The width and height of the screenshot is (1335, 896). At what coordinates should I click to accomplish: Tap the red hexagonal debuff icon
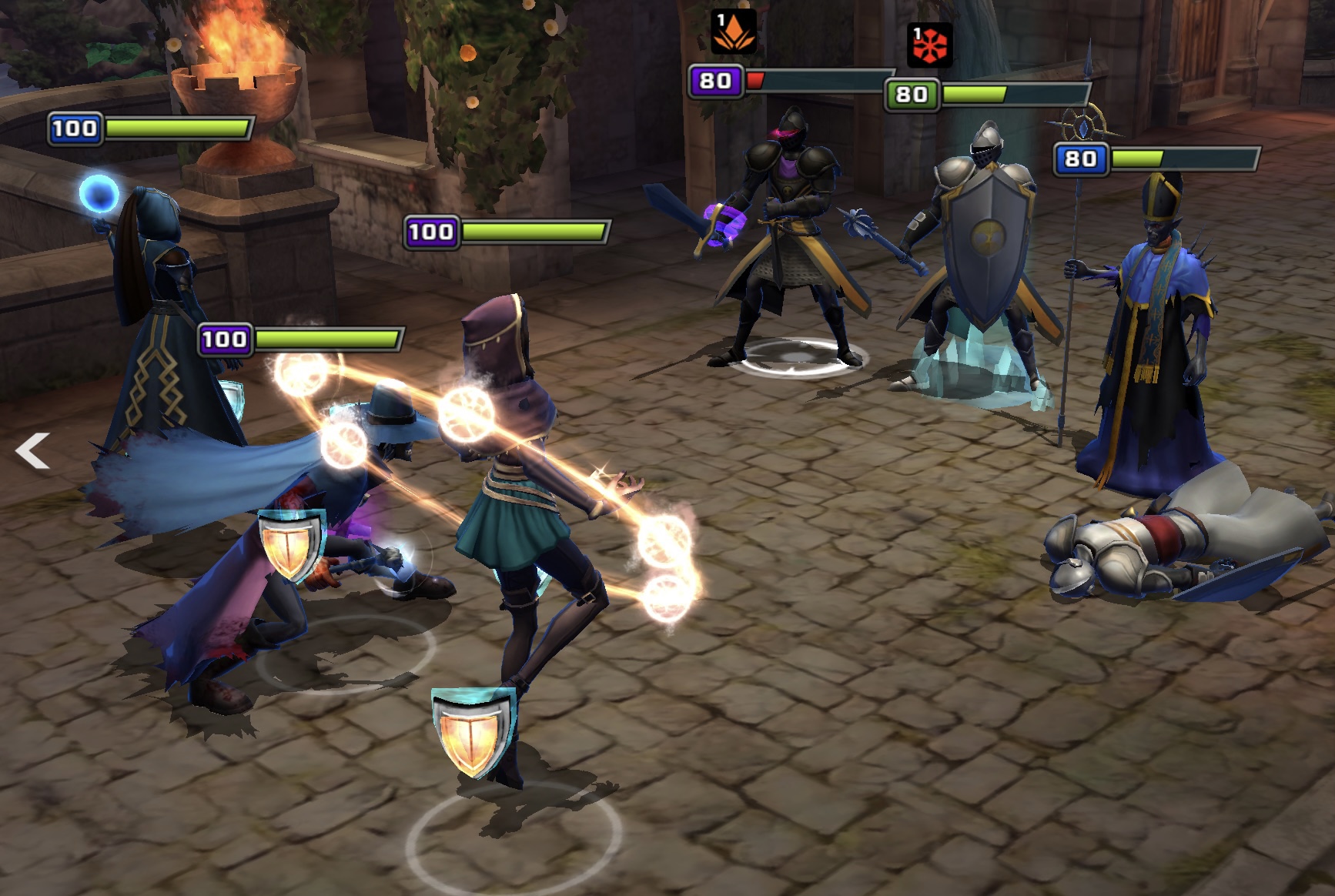(930, 45)
